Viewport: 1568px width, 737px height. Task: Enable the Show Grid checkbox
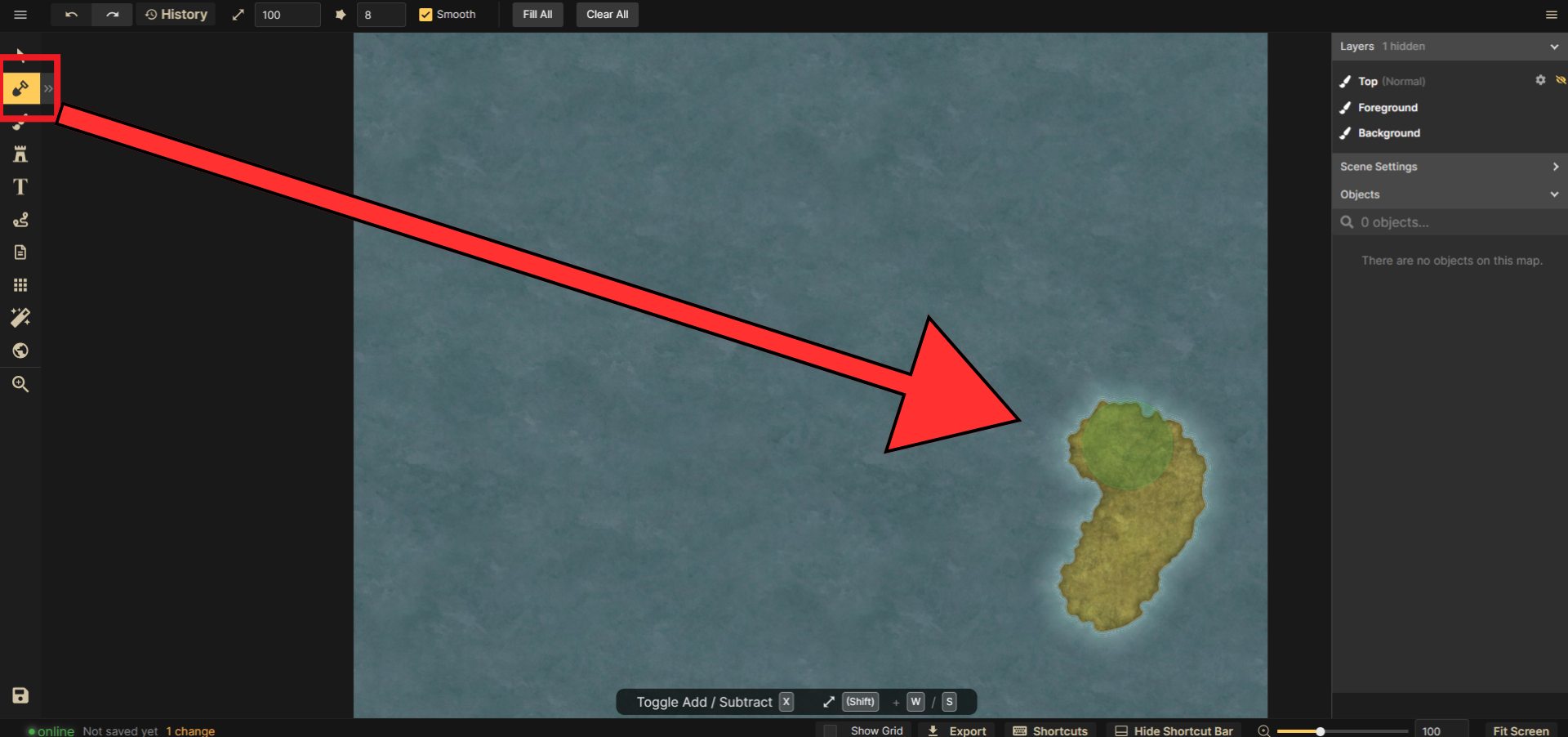tap(831, 730)
